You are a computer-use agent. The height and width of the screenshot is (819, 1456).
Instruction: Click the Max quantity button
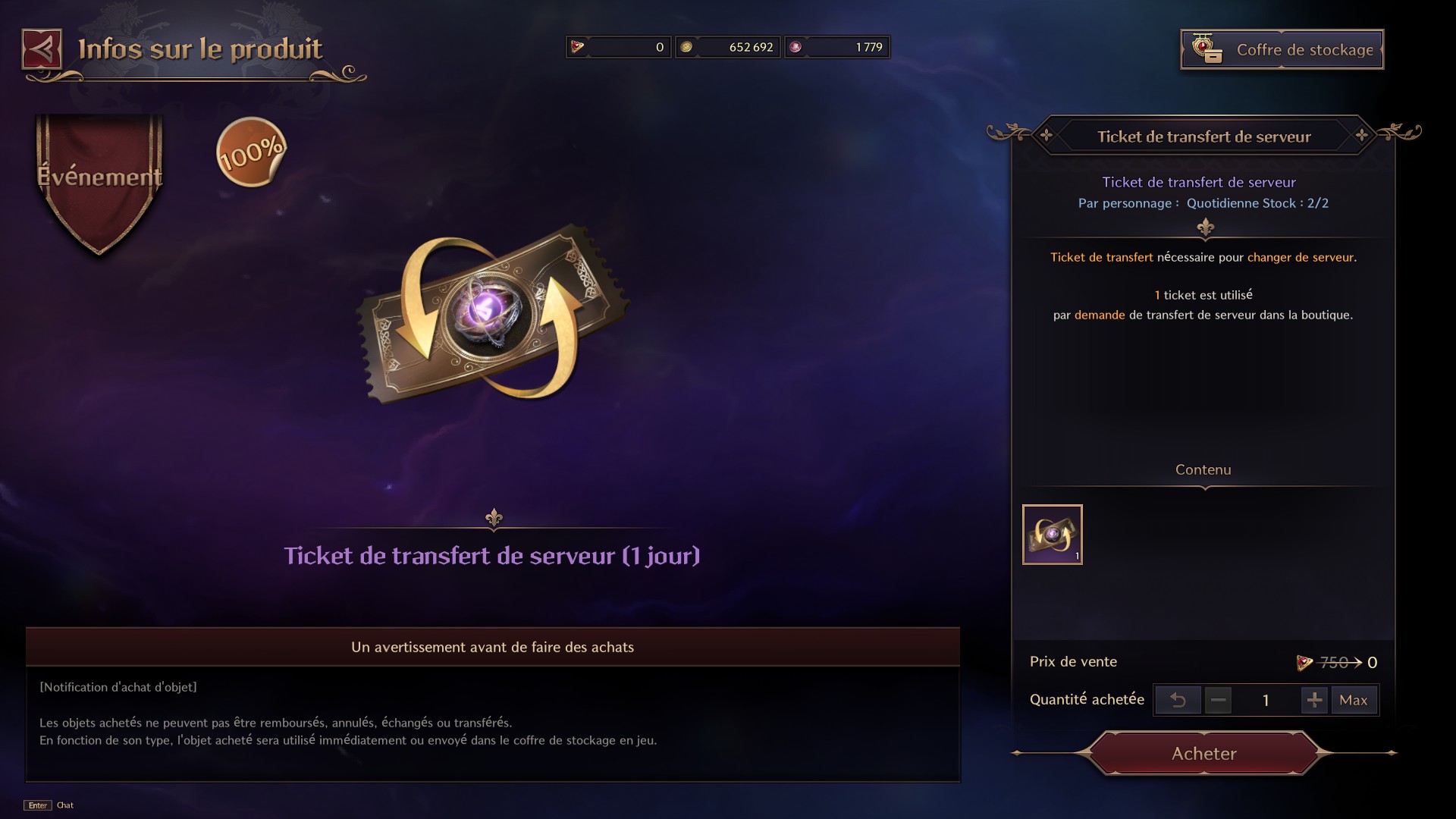coord(1354,700)
